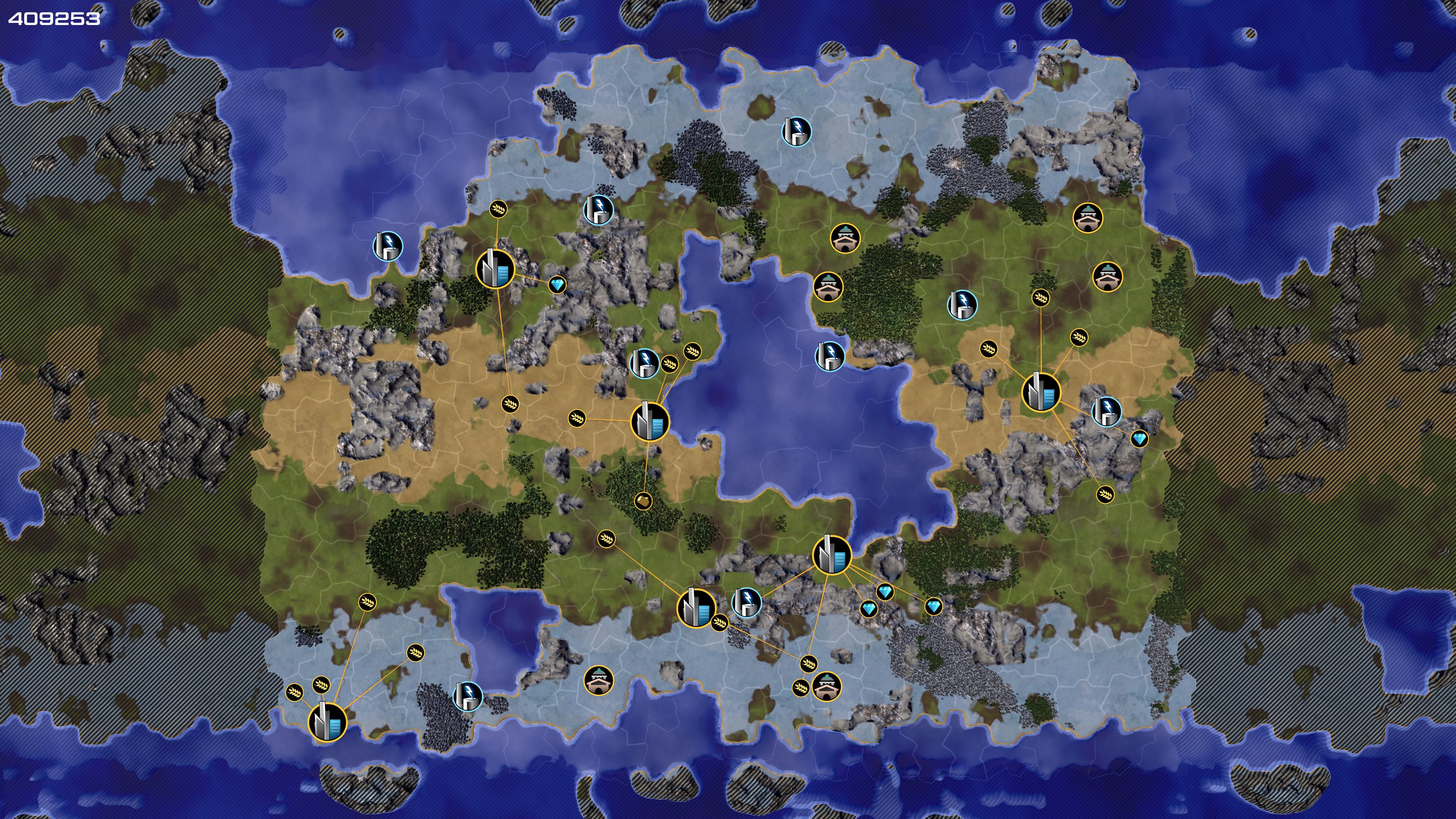Choose the power plant marker in the northwestern sea
This screenshot has height=819, width=1456.
tap(388, 246)
